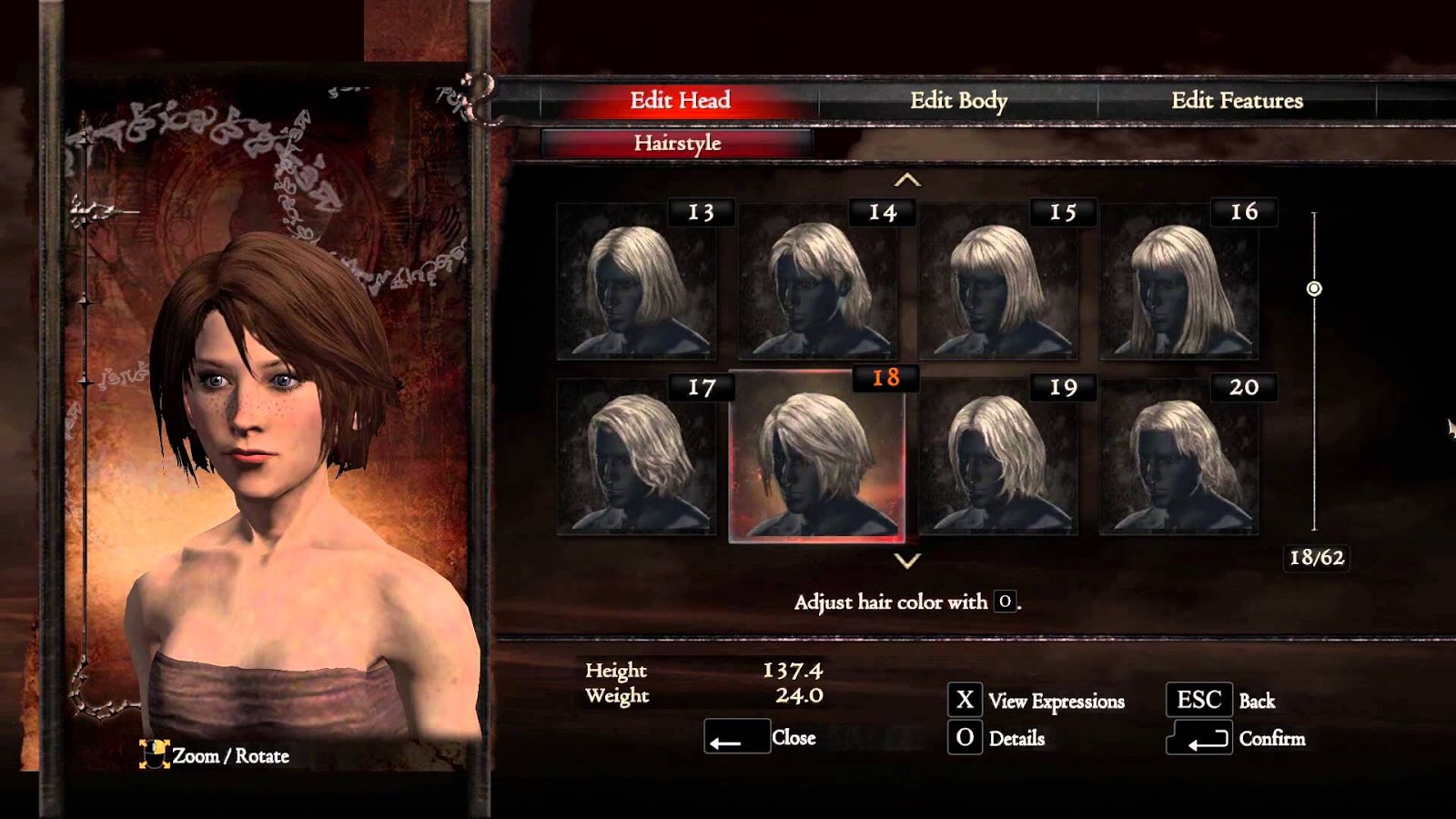Open the Hairstyle category
Viewport: 1456px width, 819px height.
click(x=679, y=143)
